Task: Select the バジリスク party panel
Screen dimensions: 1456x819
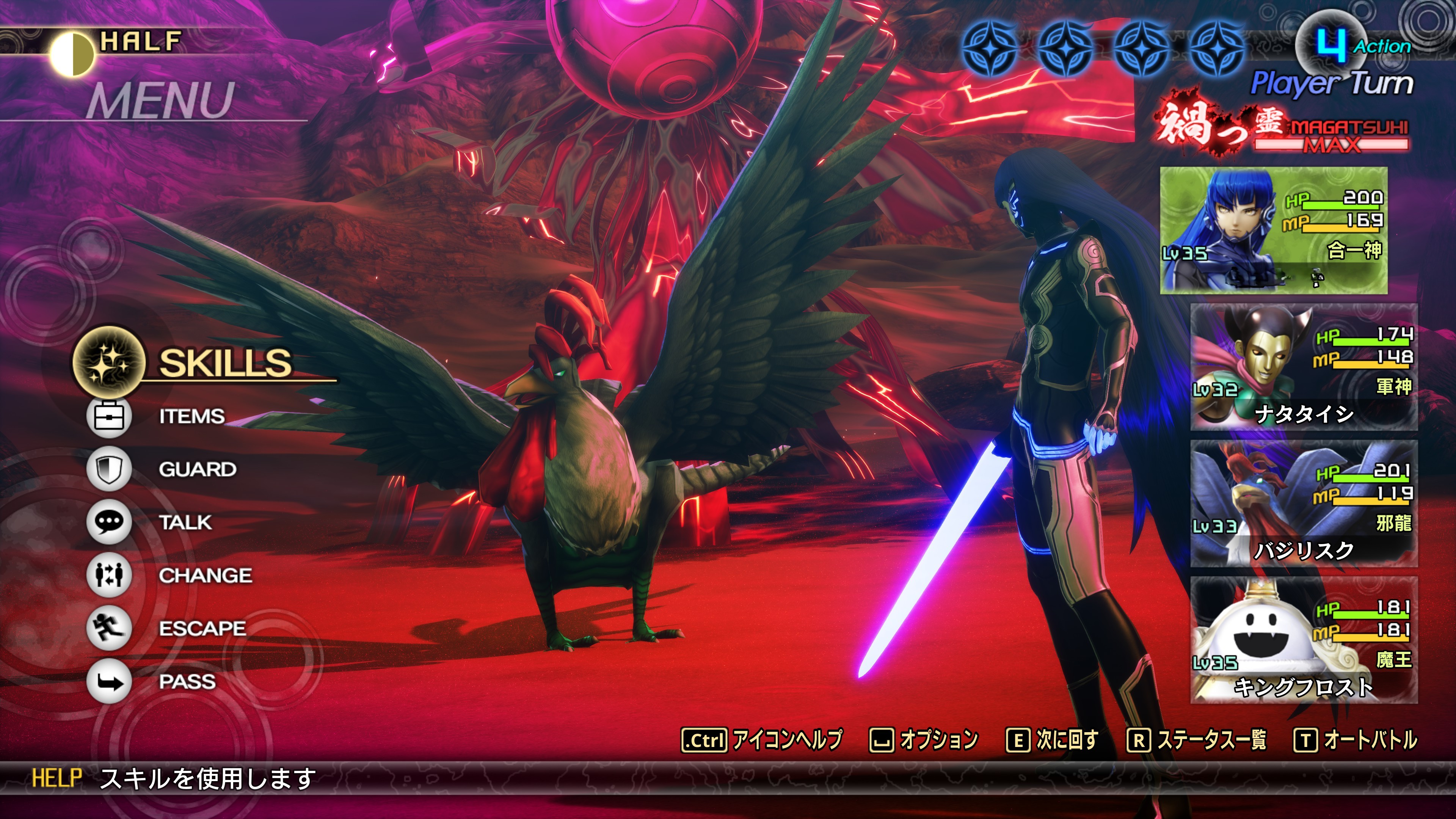Action: tap(1304, 504)
